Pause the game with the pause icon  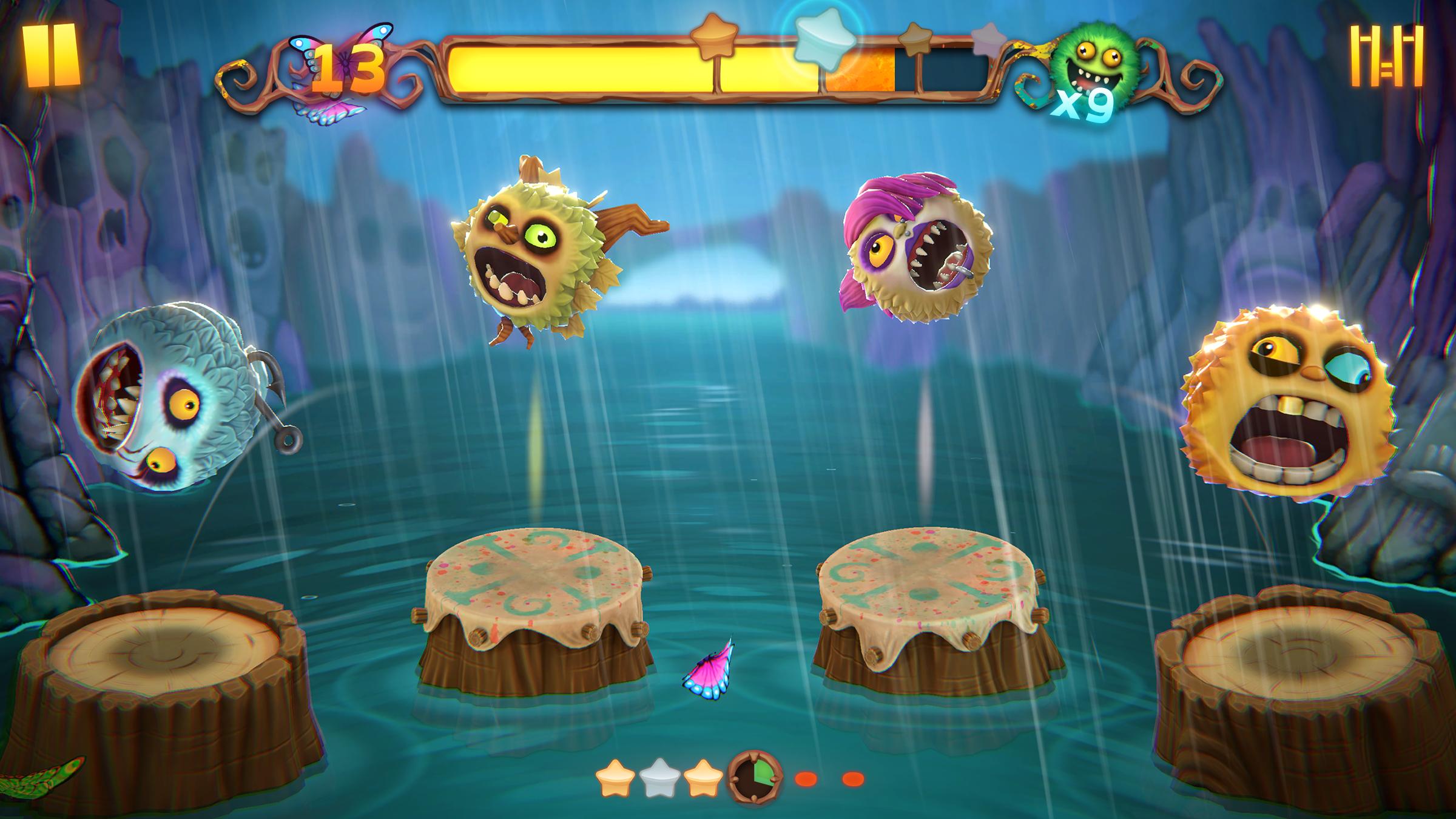(x=51, y=54)
